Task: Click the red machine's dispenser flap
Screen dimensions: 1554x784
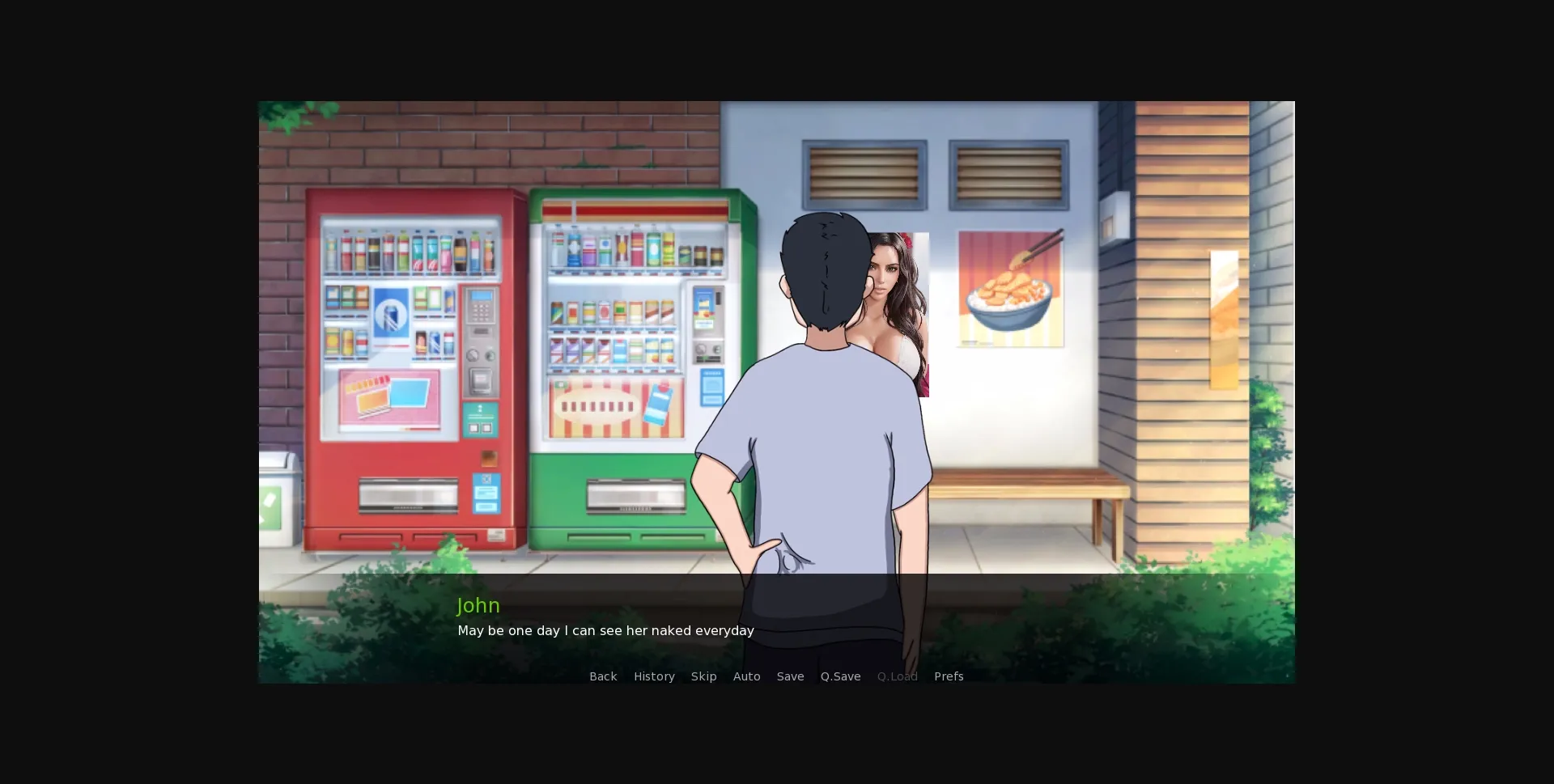Action: tap(408, 495)
